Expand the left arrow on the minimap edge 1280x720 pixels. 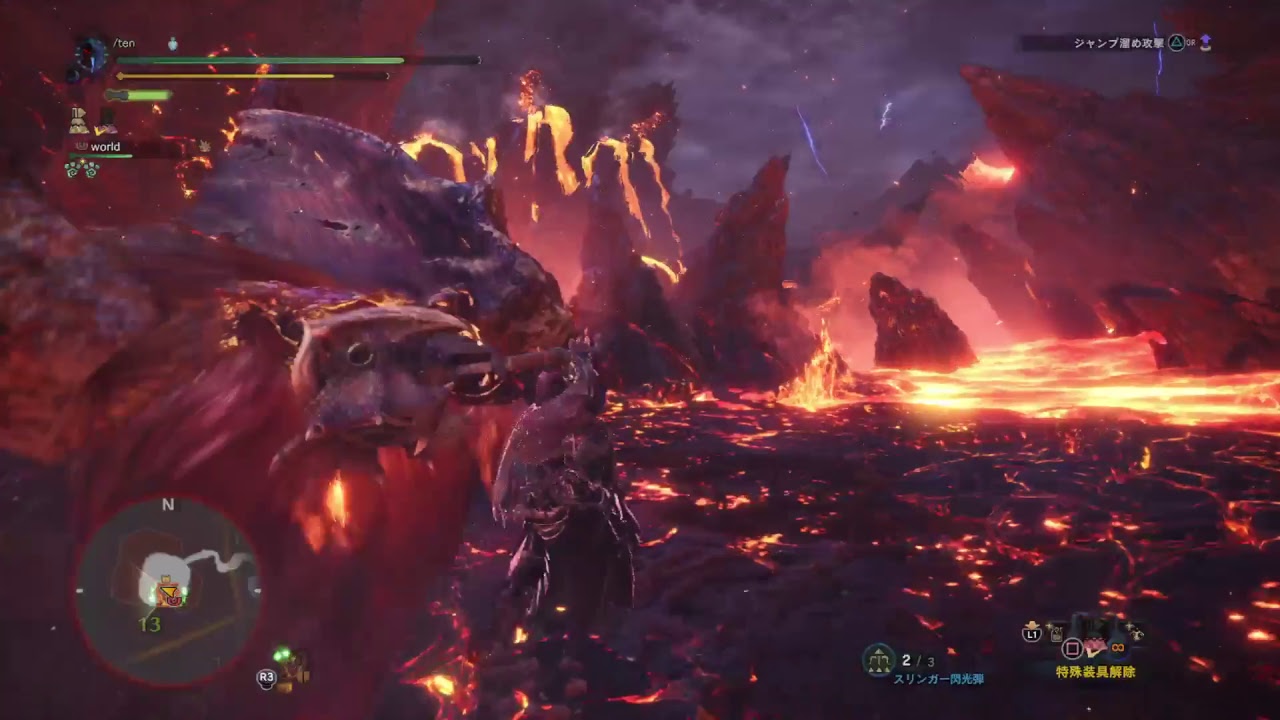click(79, 591)
